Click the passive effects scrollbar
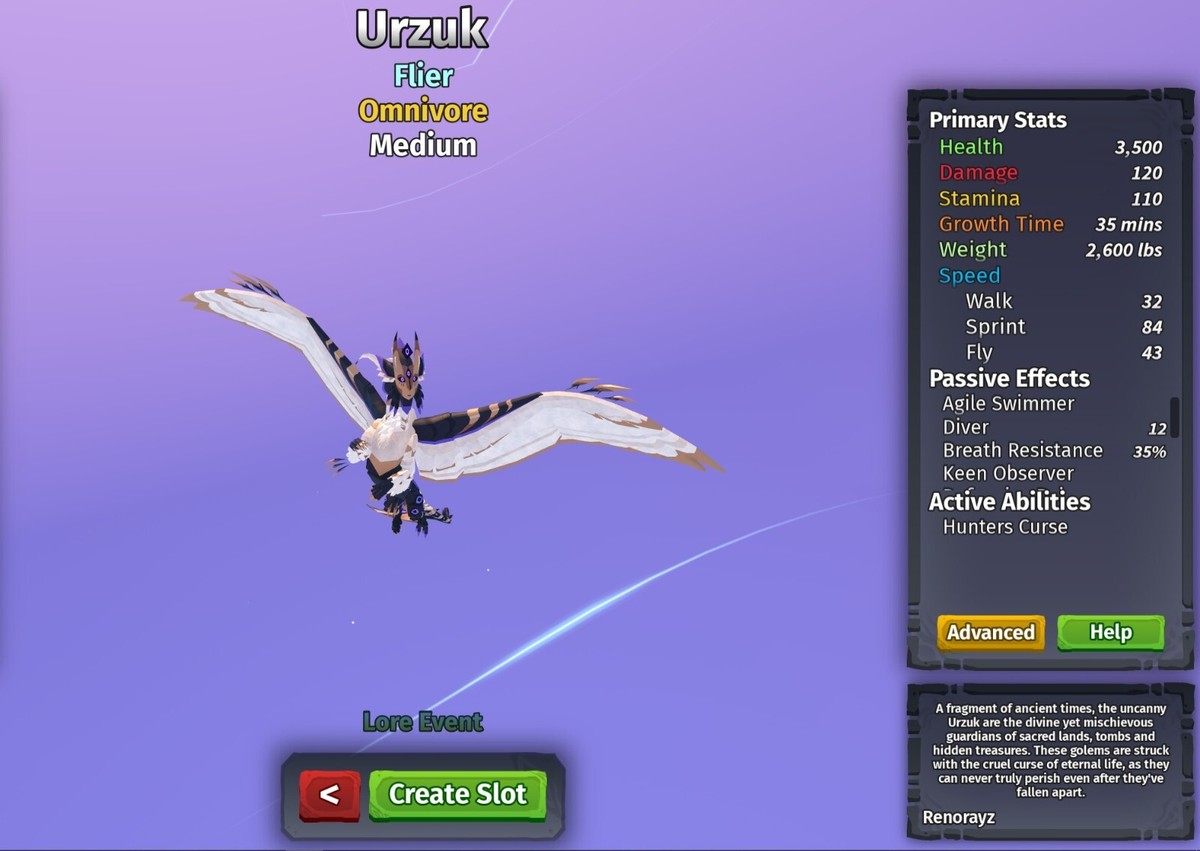Screen dimensions: 1200x851 [x=1174, y=417]
